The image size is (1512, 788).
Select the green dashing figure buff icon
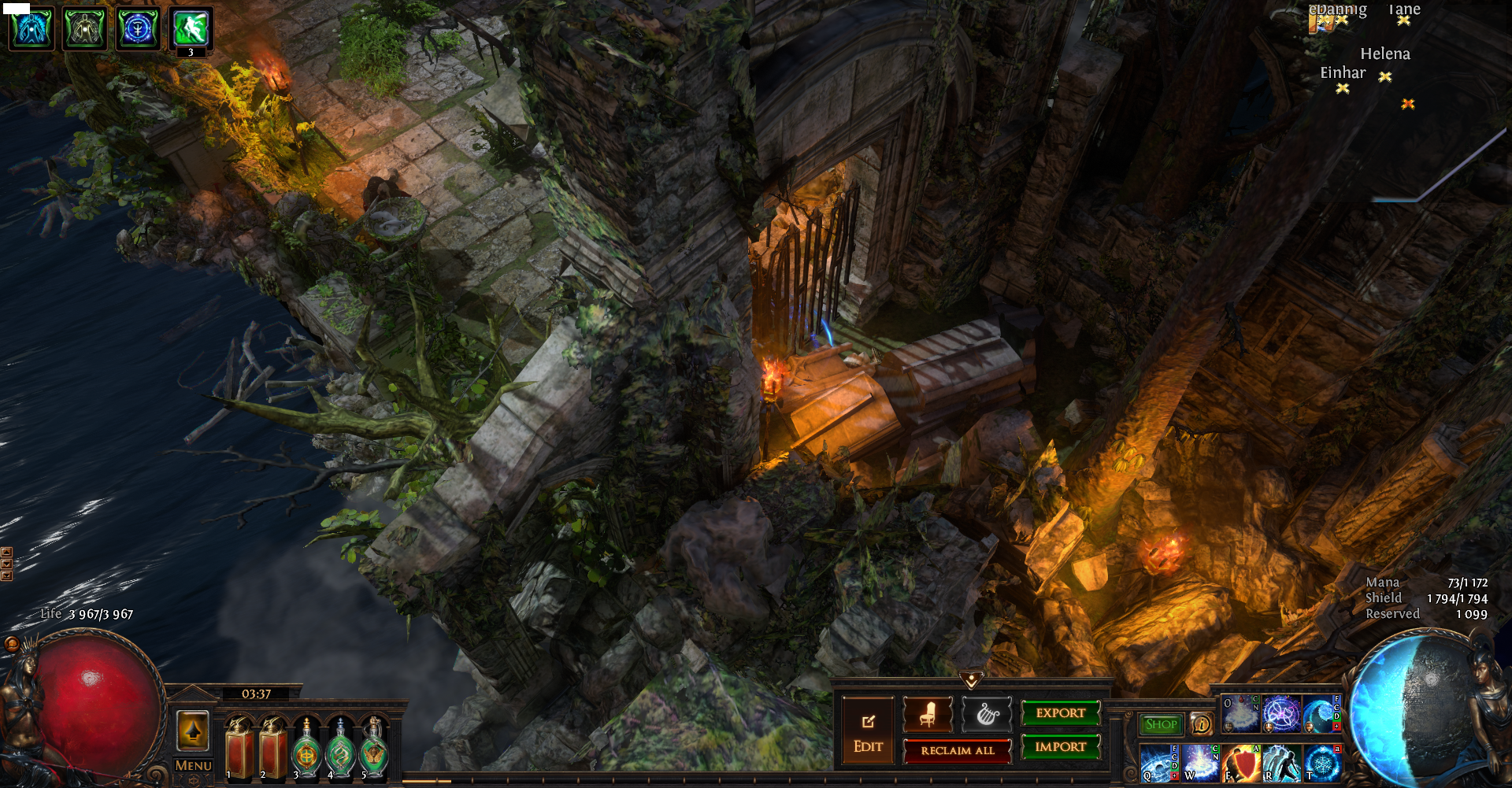click(x=191, y=28)
